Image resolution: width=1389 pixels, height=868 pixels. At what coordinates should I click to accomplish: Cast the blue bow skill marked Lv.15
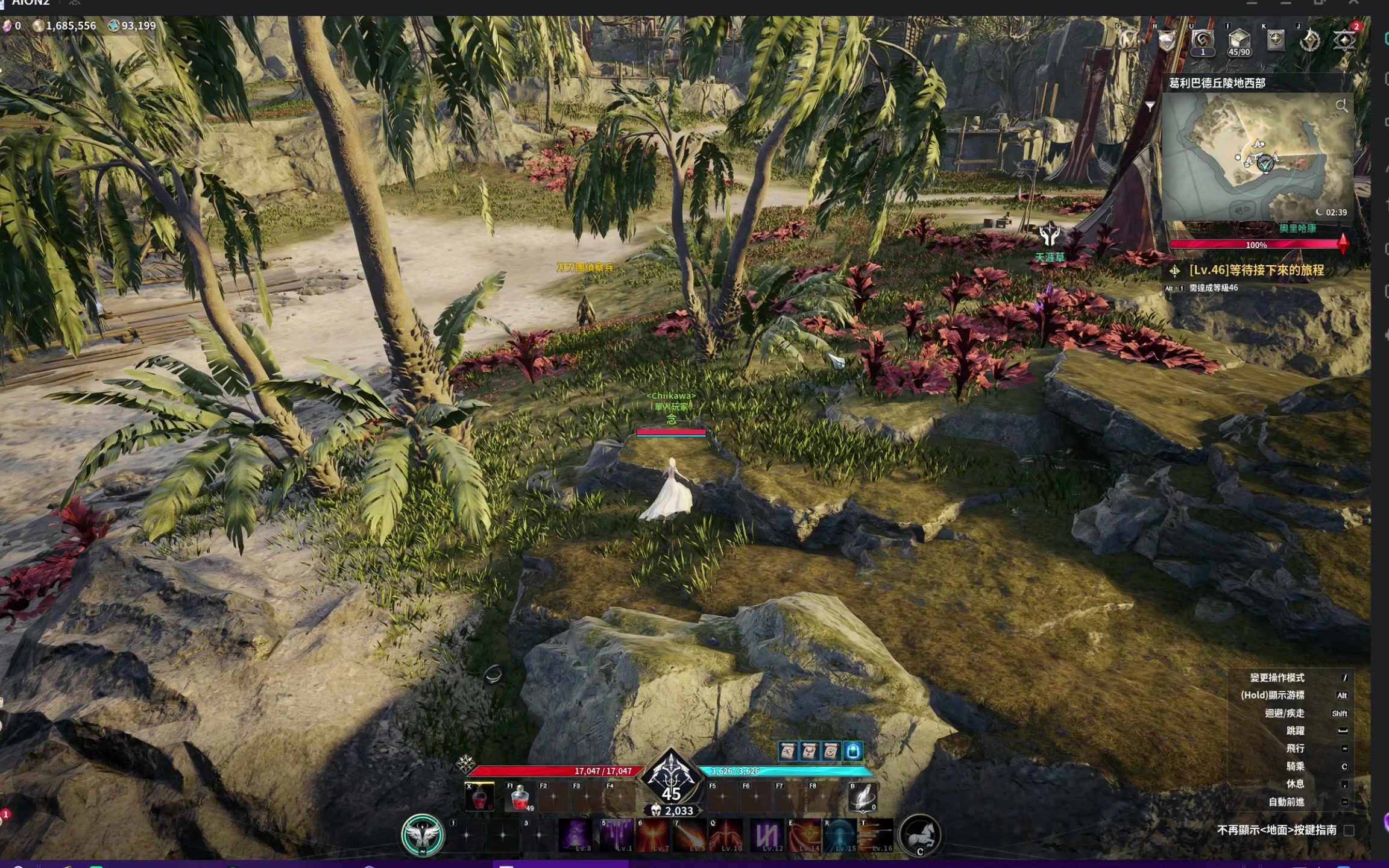pyautogui.click(x=840, y=835)
